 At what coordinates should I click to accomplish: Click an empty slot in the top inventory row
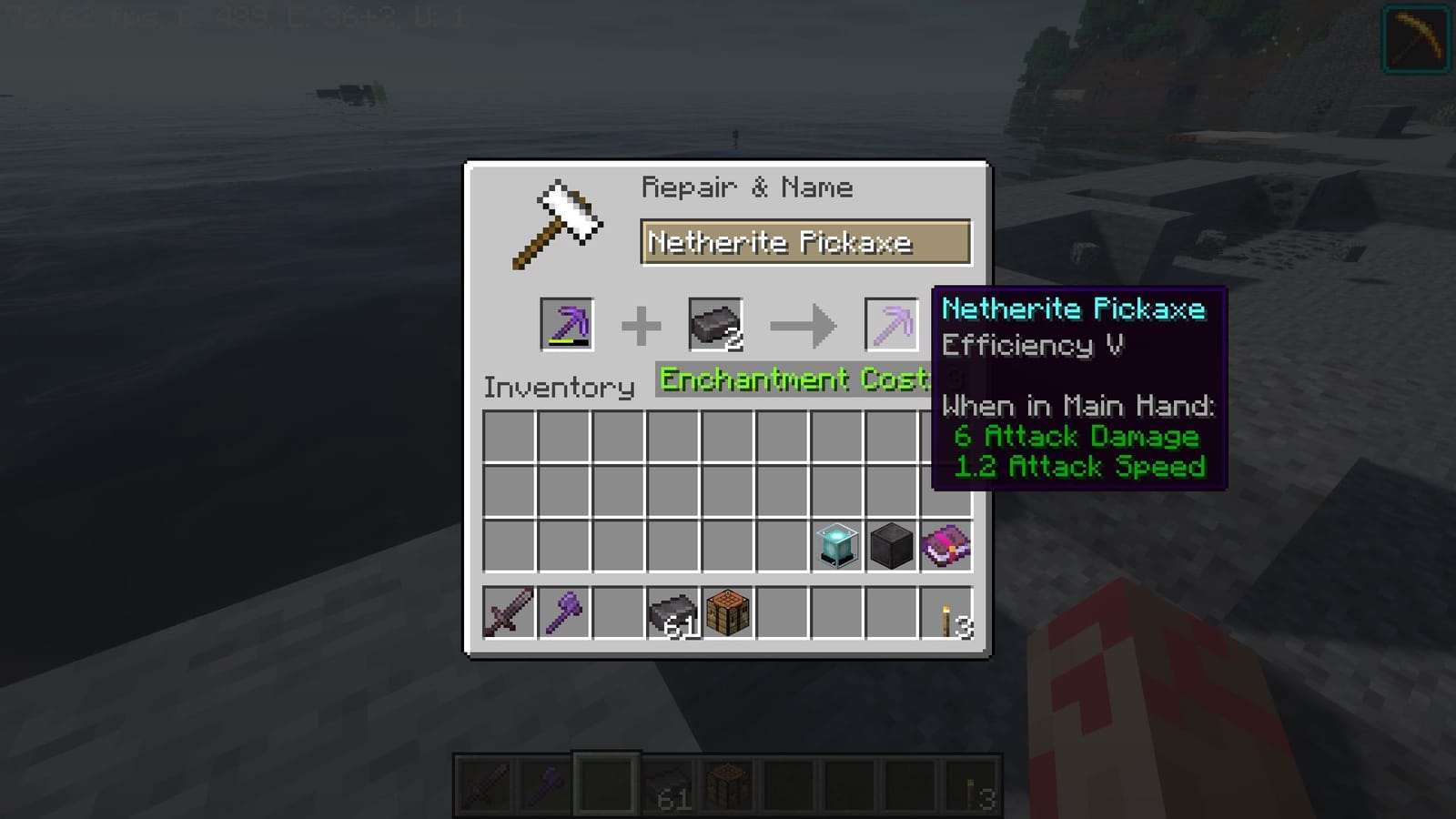point(509,435)
